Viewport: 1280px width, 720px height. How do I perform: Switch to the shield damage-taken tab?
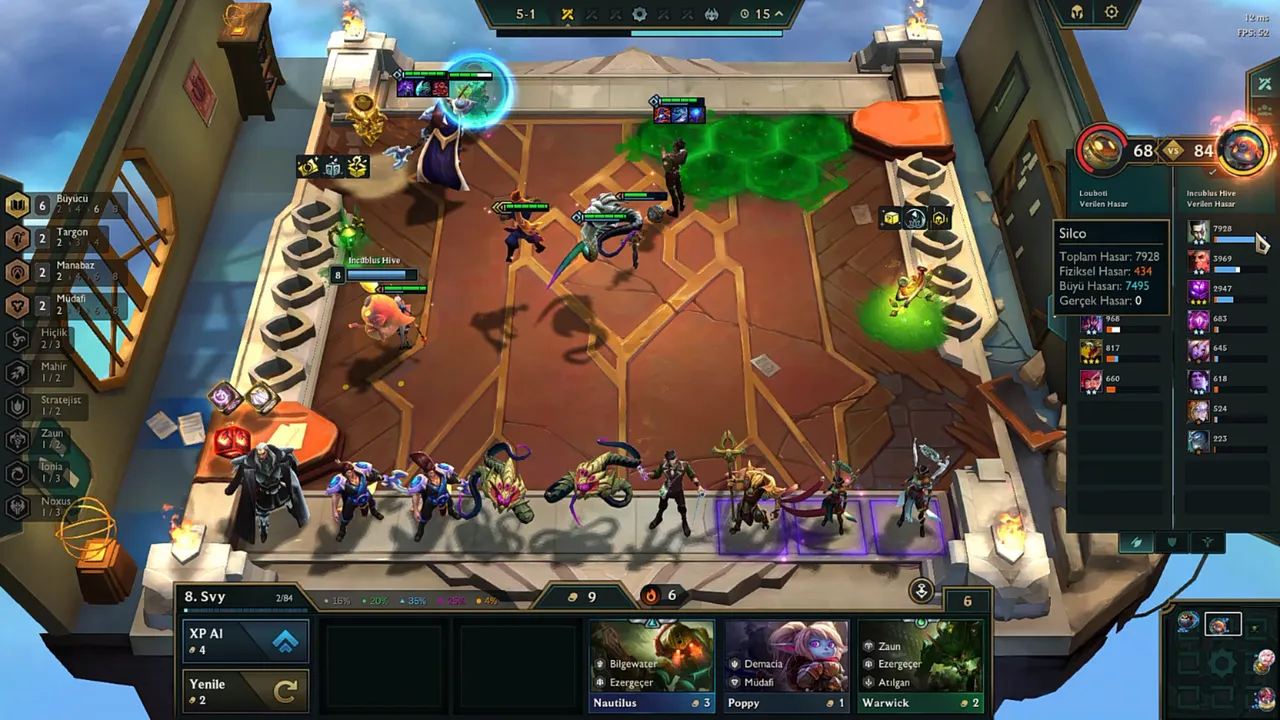click(1172, 543)
